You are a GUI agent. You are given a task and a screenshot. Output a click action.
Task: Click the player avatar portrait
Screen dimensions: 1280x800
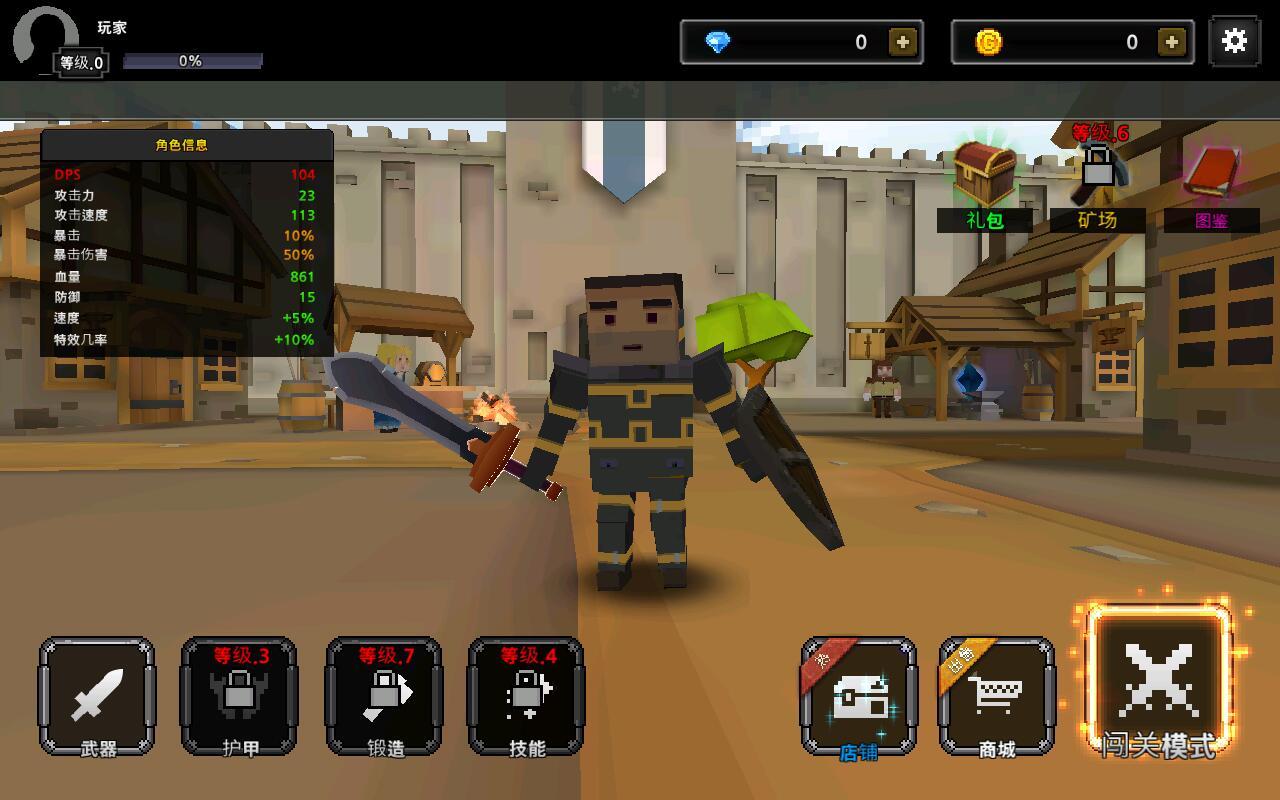45,40
